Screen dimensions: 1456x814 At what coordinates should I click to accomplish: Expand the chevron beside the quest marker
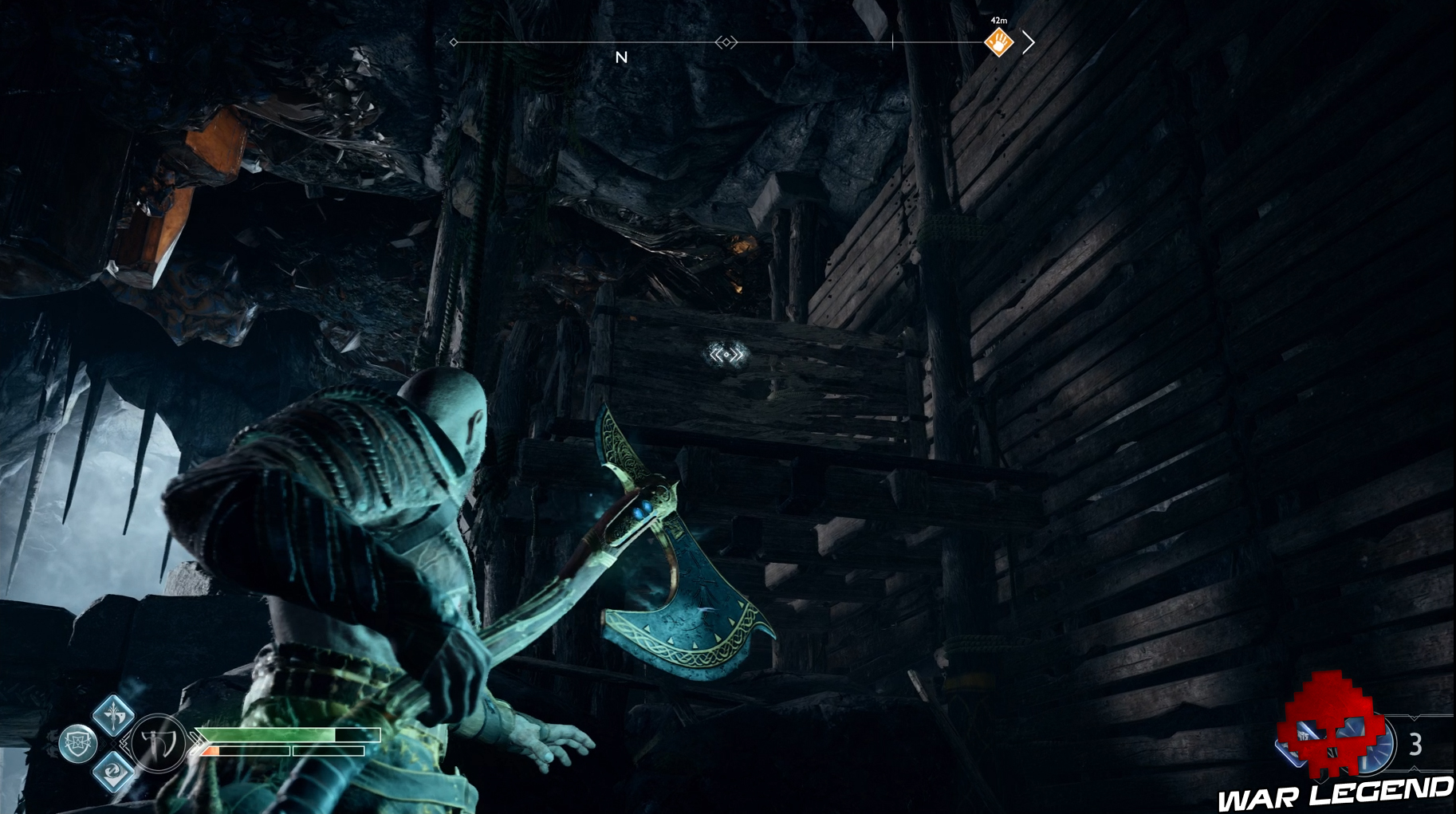pyautogui.click(x=1029, y=41)
